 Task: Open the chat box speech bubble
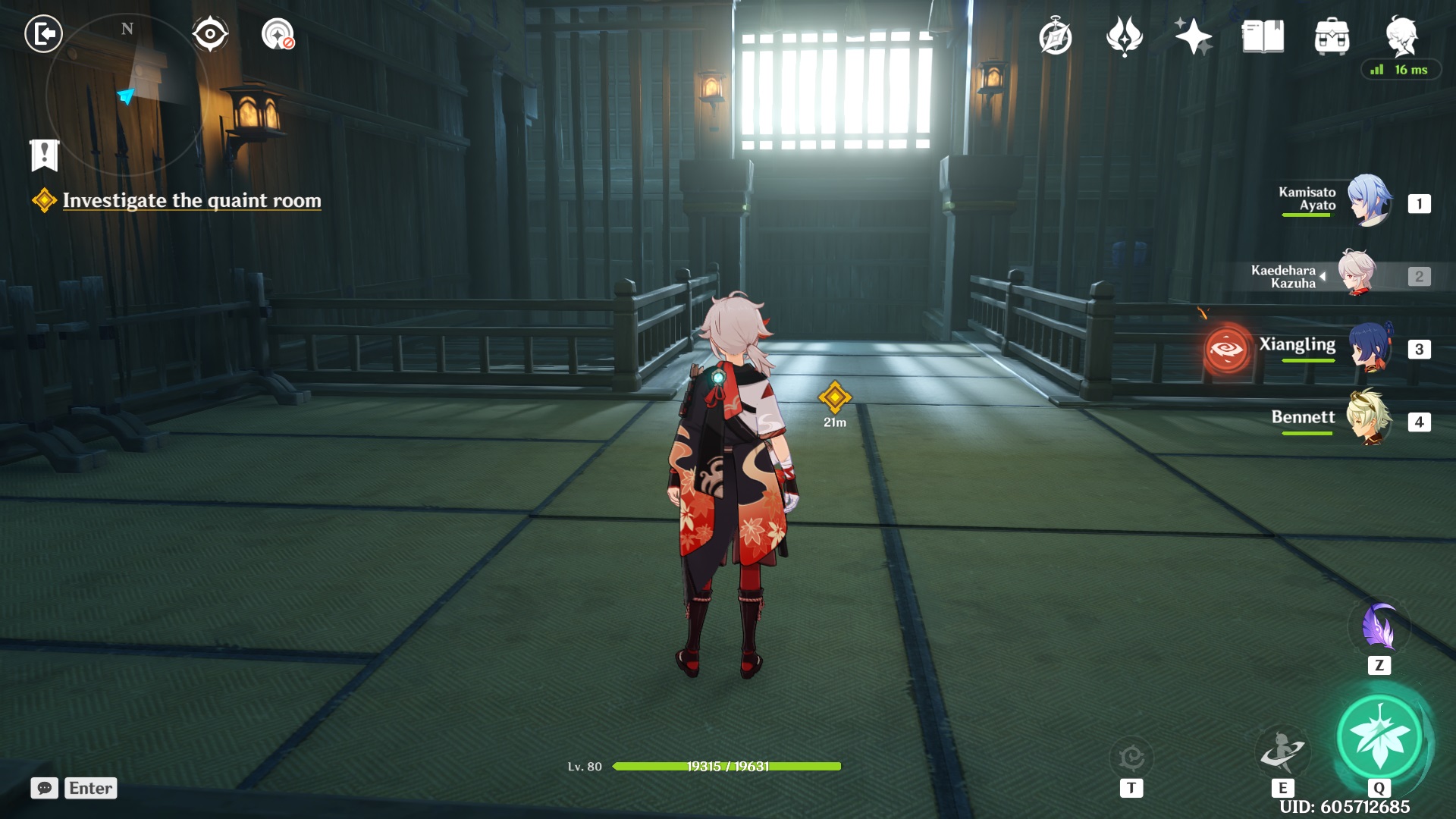click(44, 788)
